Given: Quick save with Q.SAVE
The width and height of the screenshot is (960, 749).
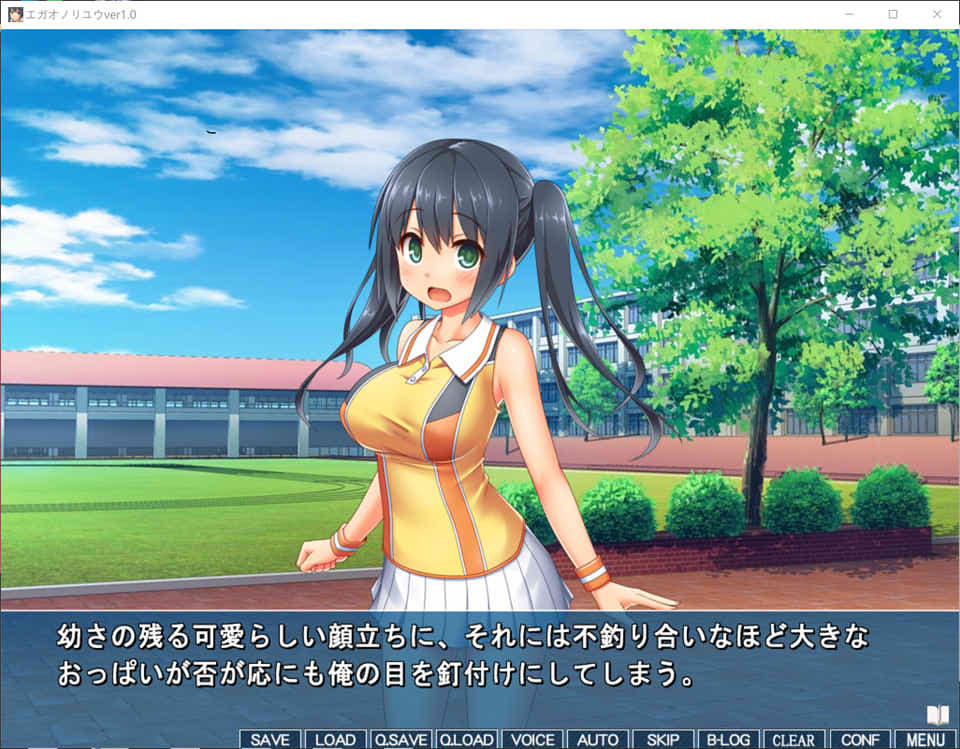Looking at the screenshot, I should click(x=401, y=740).
